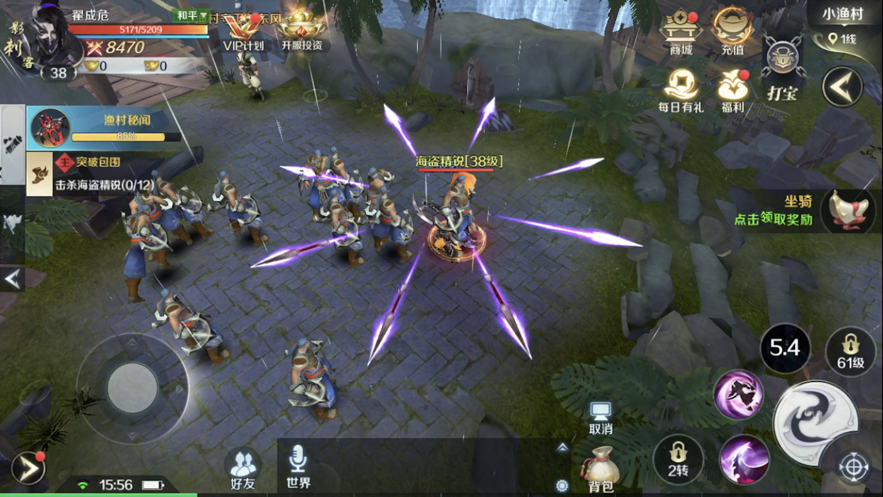Collapse the top-right menu with the arrow button

pyautogui.click(x=842, y=87)
